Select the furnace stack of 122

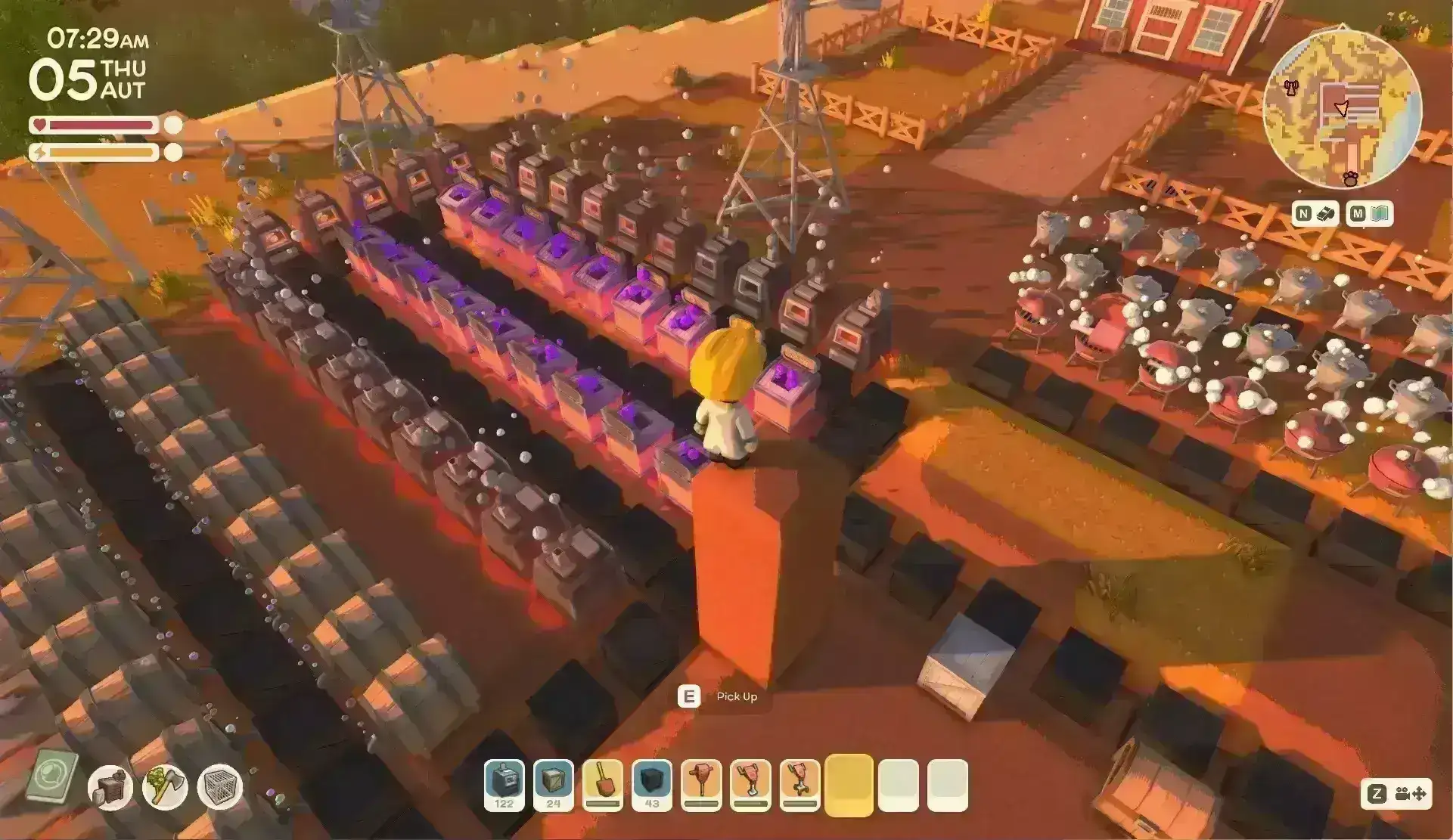click(x=504, y=785)
